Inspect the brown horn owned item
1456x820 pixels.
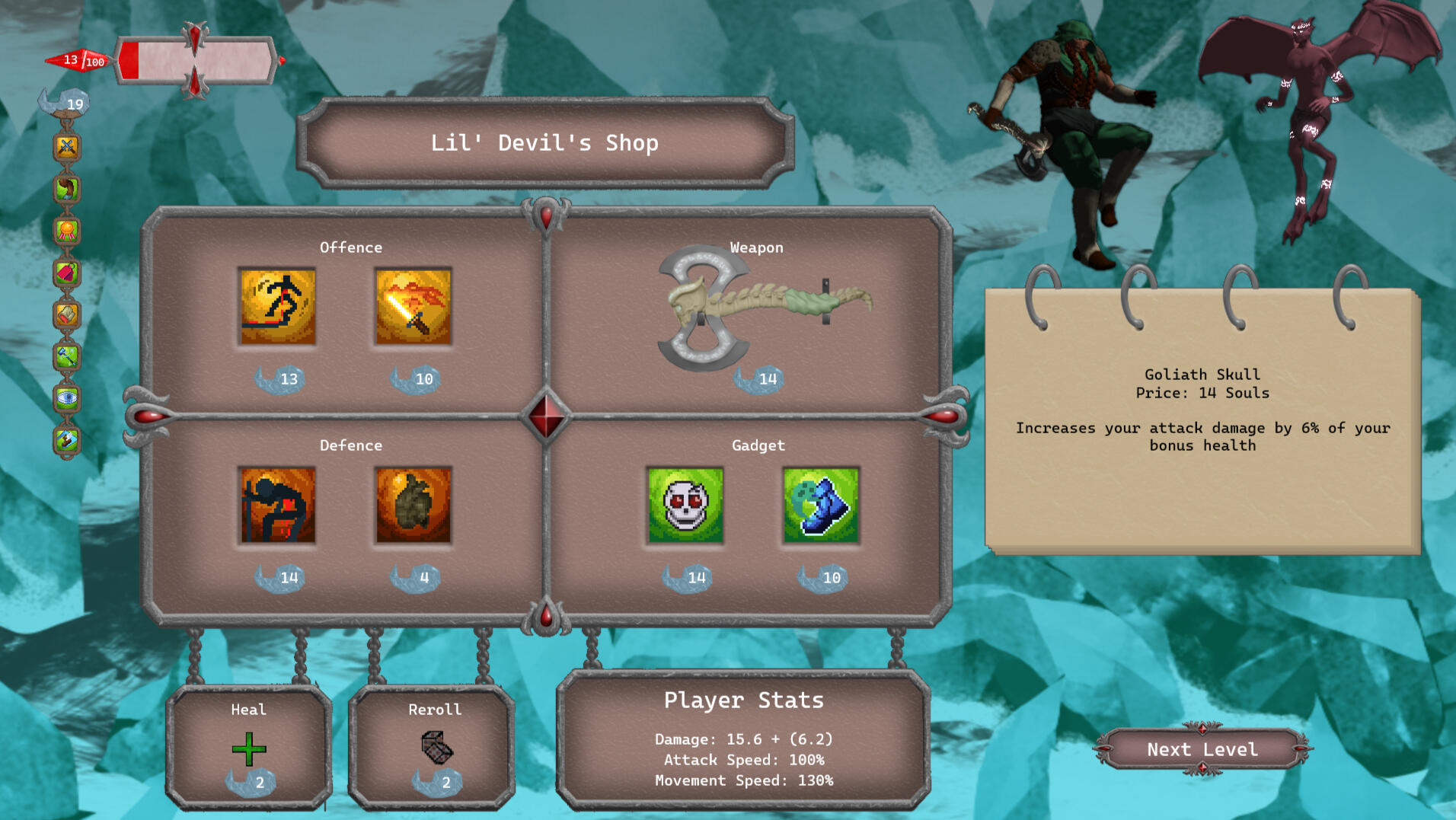[67, 189]
